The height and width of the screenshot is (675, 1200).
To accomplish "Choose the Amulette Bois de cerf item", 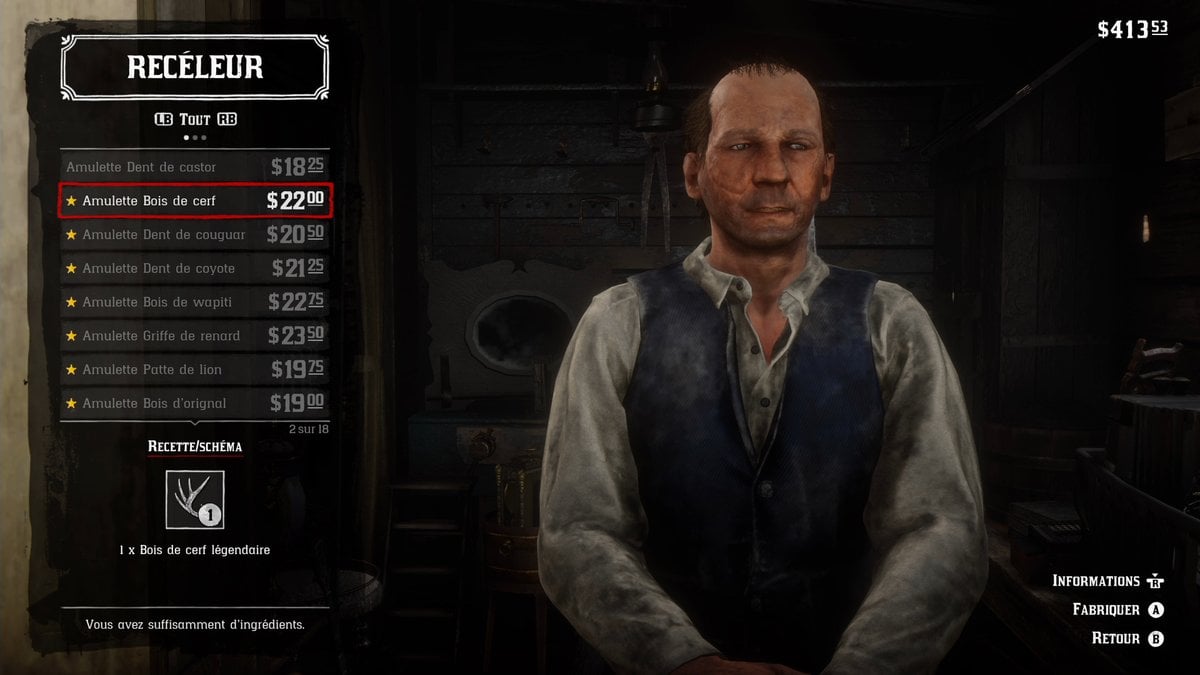I will tap(195, 201).
